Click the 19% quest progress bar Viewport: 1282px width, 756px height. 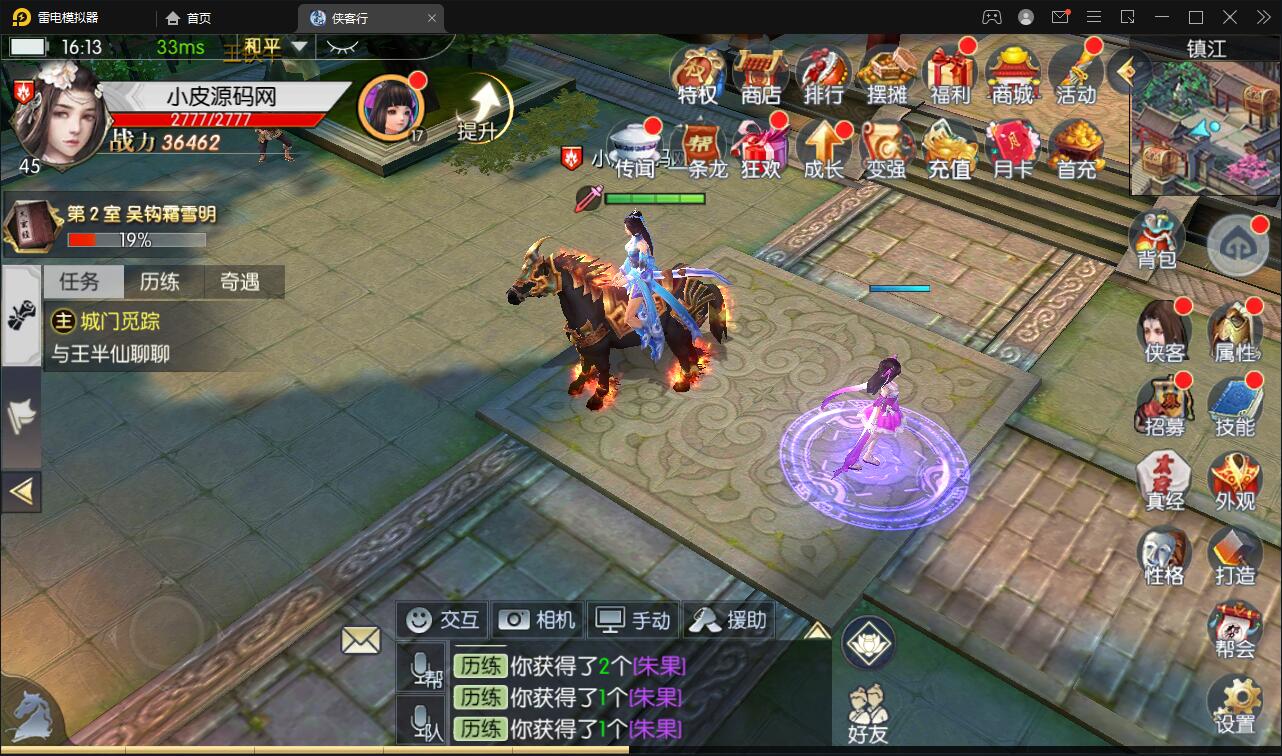coord(137,240)
